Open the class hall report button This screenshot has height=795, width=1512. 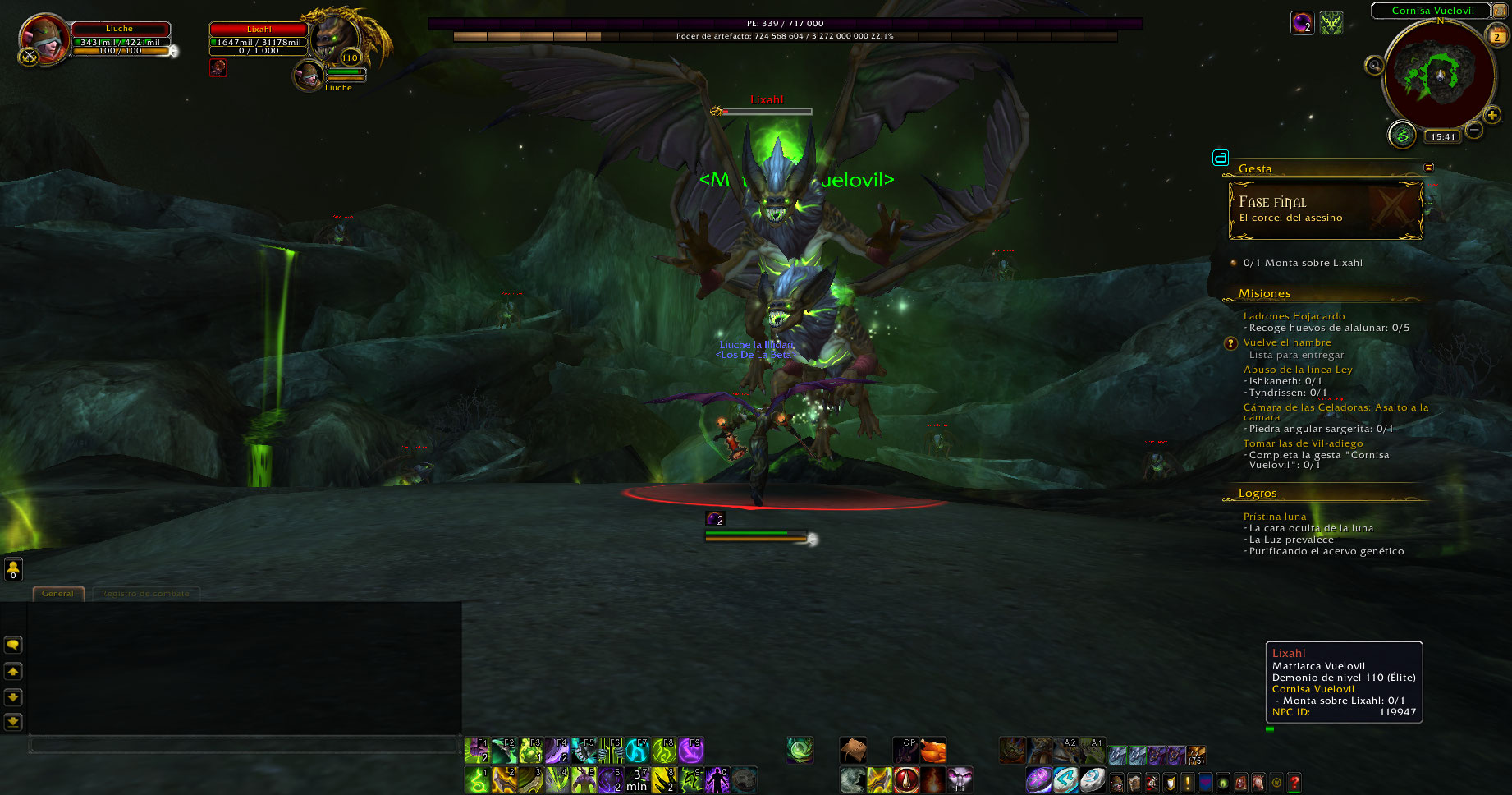(x=1402, y=136)
